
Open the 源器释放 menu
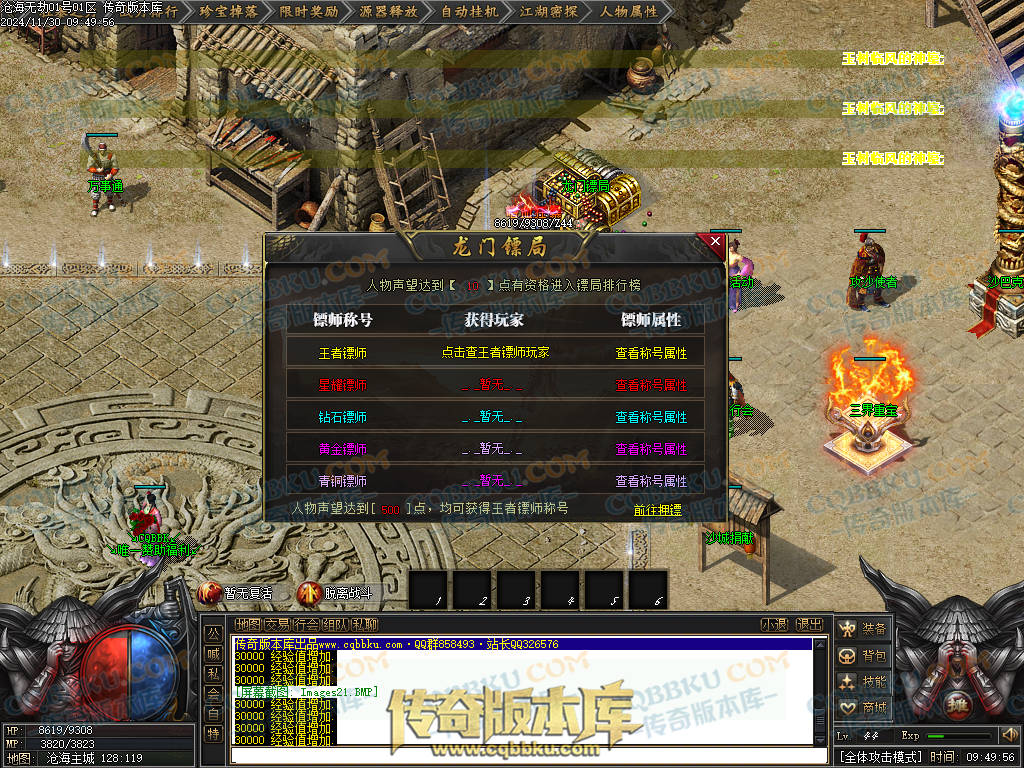pyautogui.click(x=389, y=12)
